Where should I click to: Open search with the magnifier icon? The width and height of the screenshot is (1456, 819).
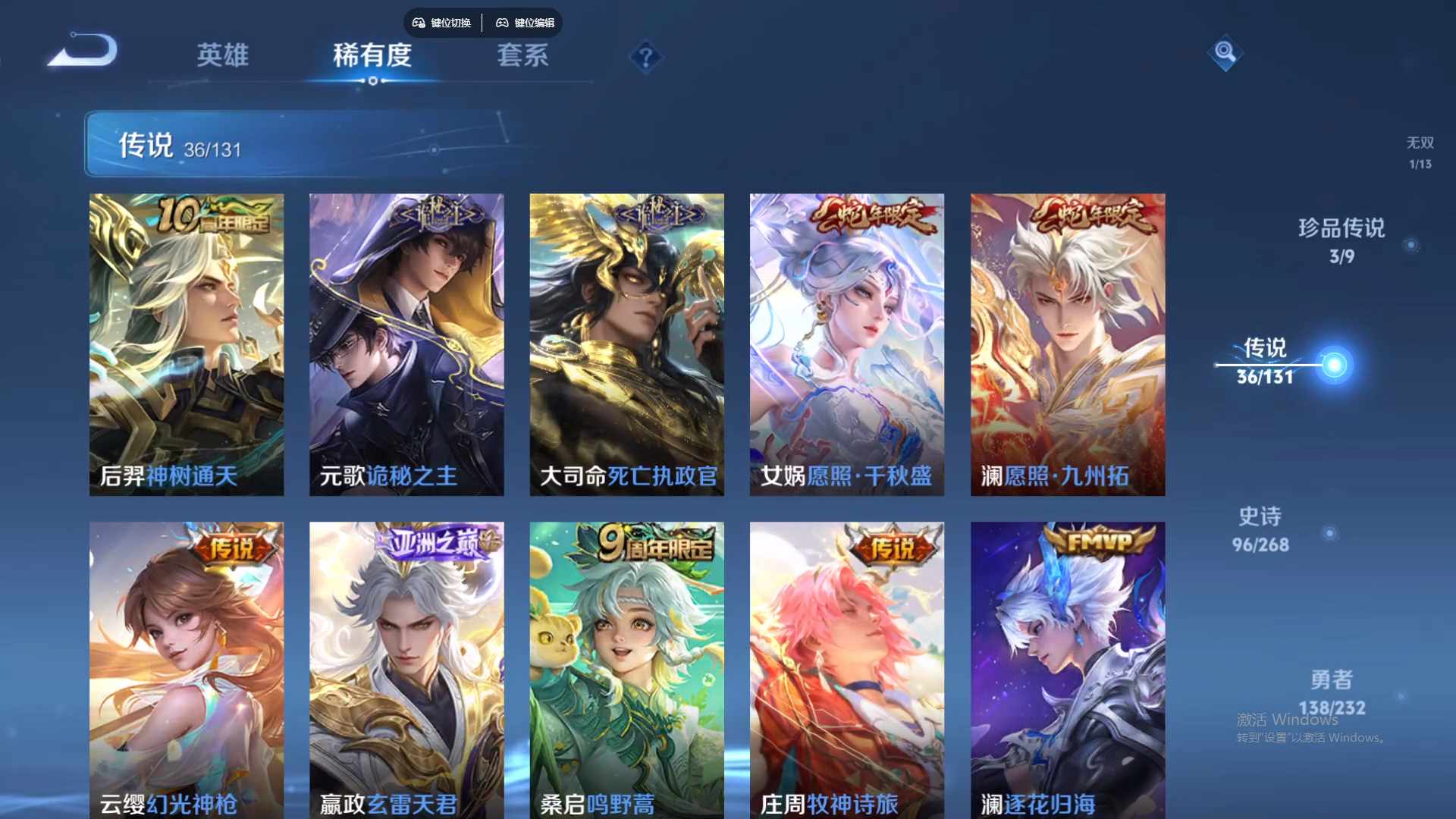[x=1227, y=54]
